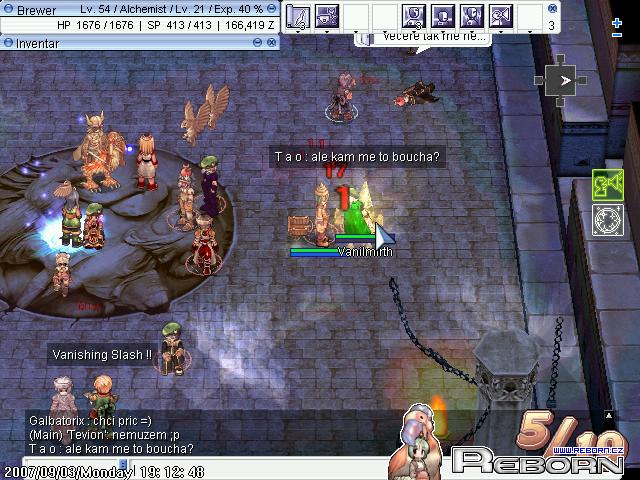
Task: Select the second hotbar skill slot
Action: point(327,16)
